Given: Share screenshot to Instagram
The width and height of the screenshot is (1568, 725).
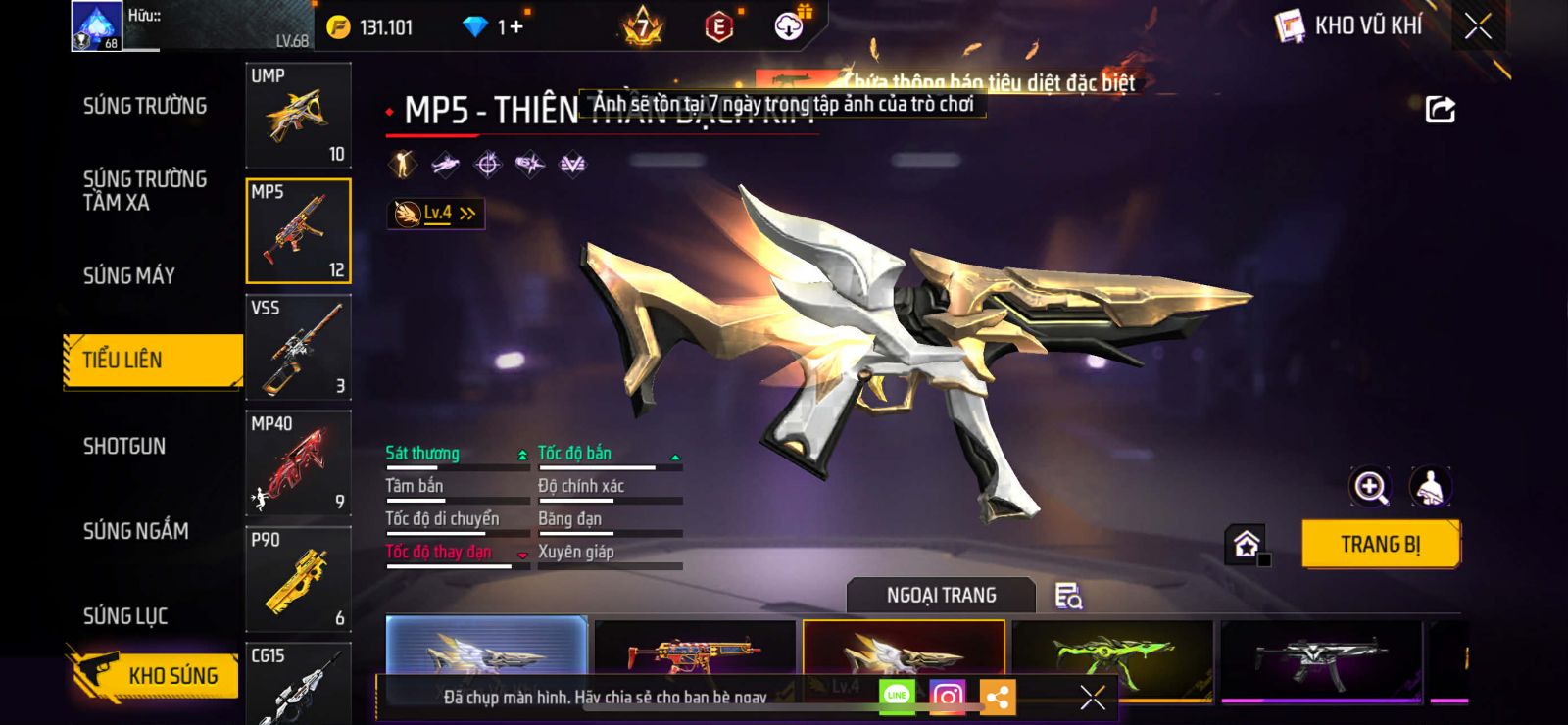Looking at the screenshot, I should (947, 697).
